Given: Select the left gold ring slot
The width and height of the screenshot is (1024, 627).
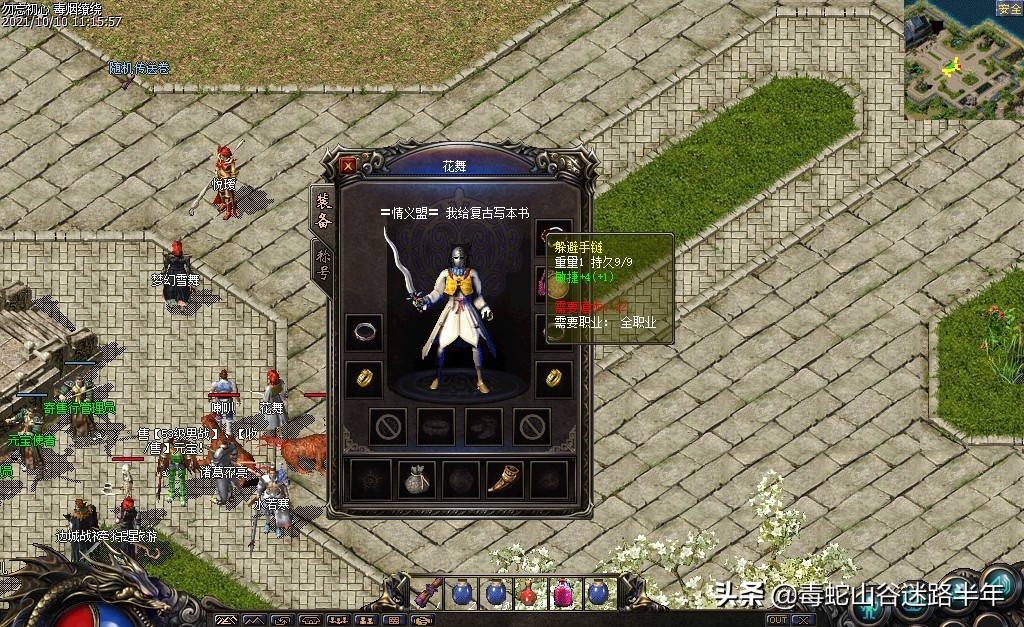Looking at the screenshot, I should click(364, 378).
